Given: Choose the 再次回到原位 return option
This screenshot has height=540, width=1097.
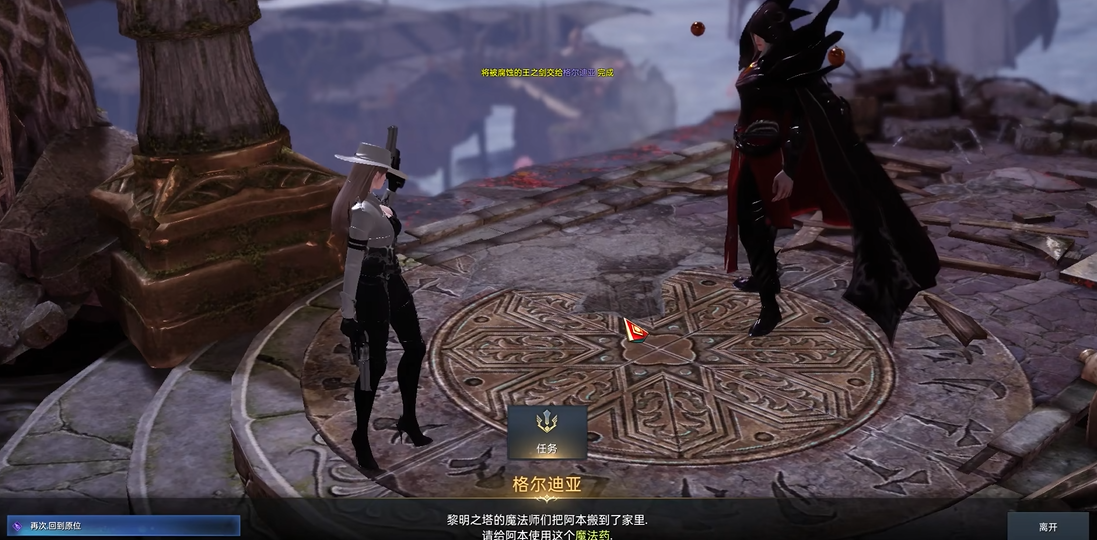Looking at the screenshot, I should [x=123, y=525].
